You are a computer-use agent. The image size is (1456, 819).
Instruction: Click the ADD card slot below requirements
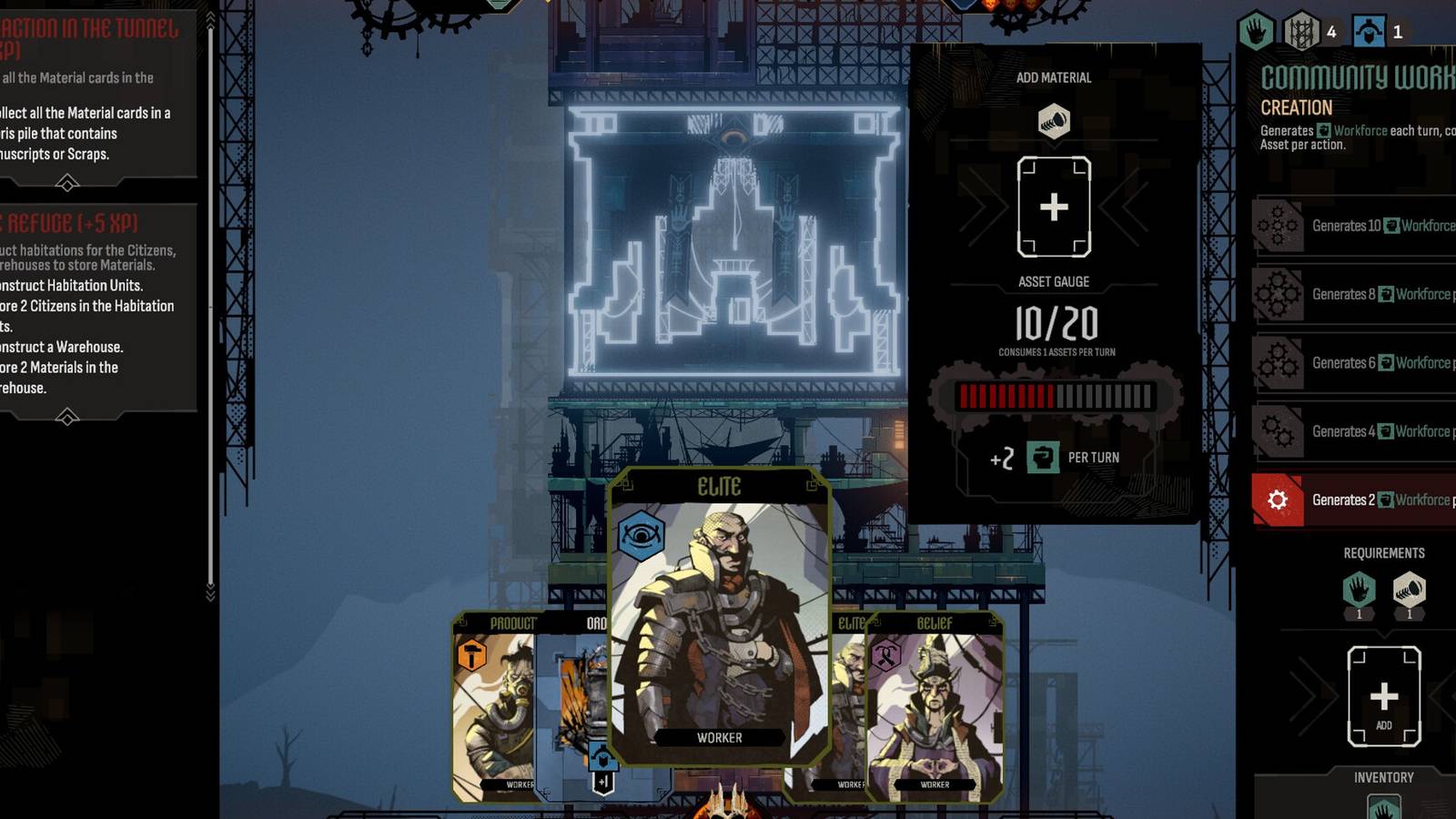(1384, 696)
